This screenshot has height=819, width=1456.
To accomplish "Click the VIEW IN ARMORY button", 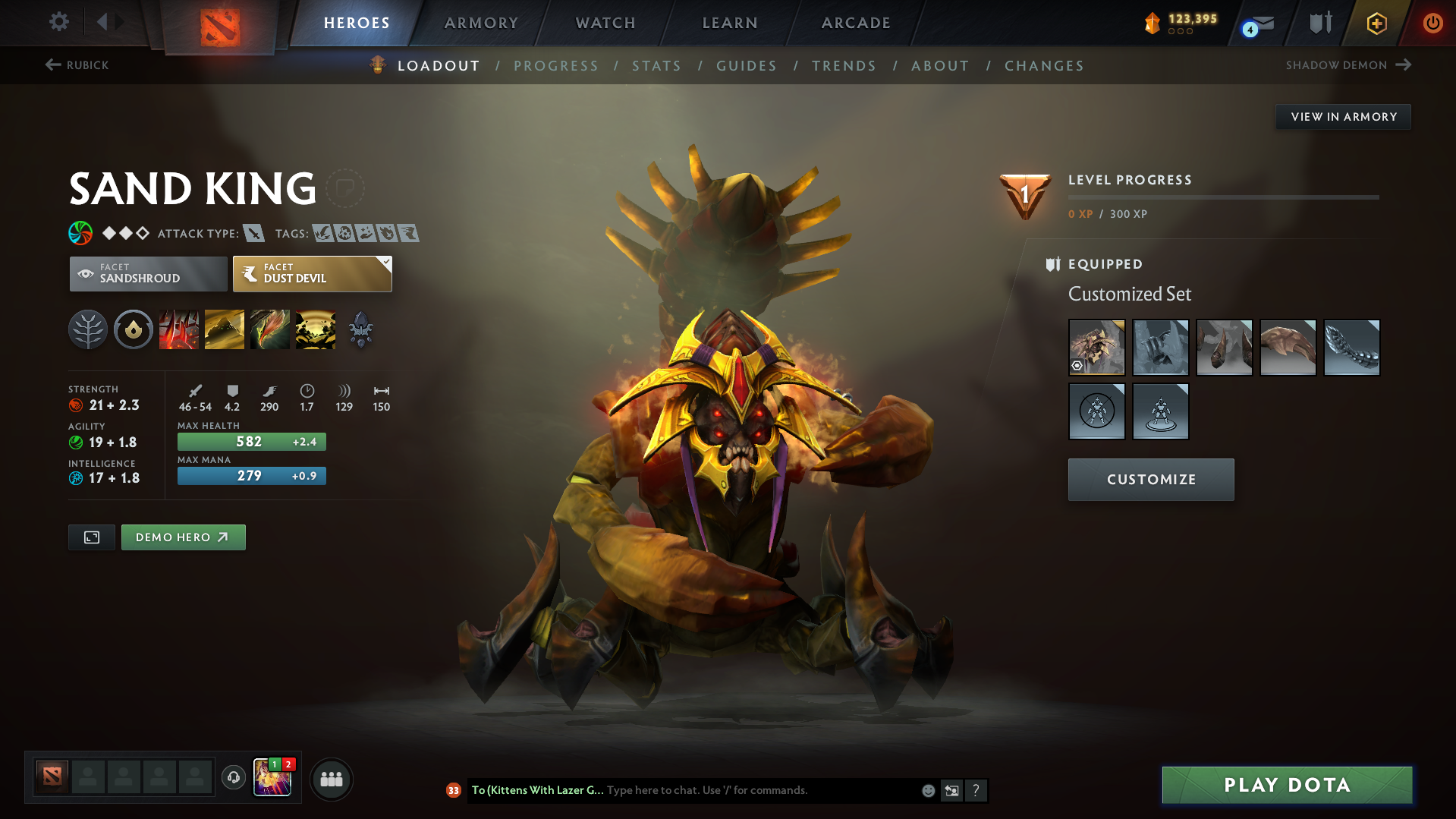I will coord(1343,116).
